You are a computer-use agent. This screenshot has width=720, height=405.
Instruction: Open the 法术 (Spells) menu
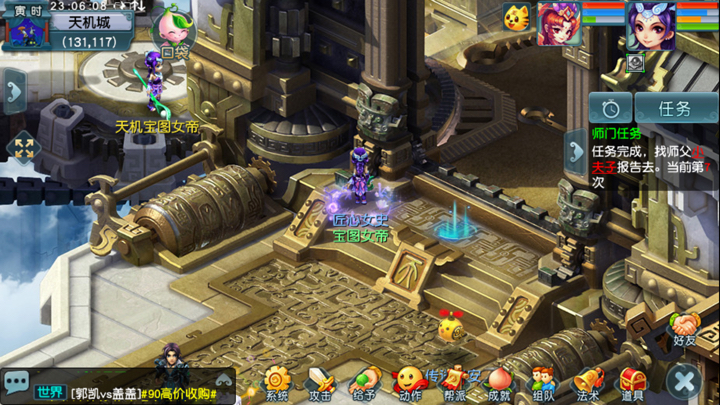pyautogui.click(x=588, y=382)
